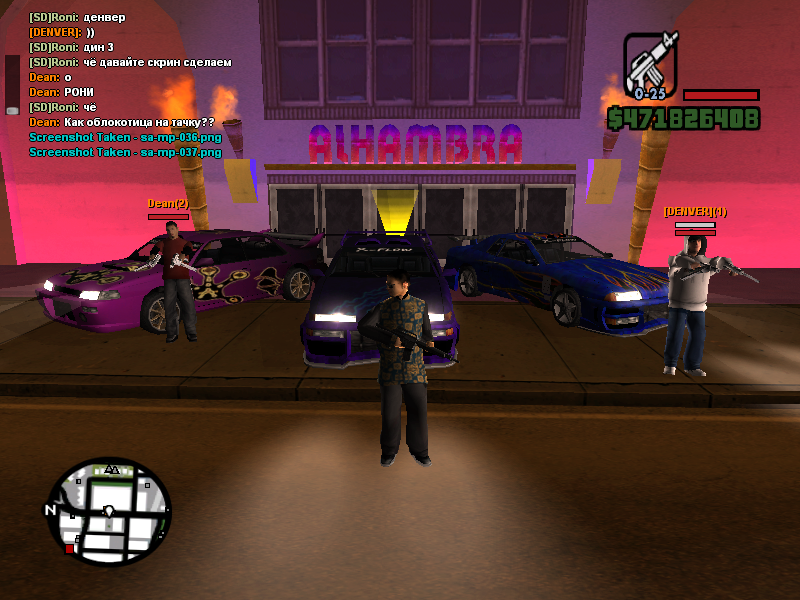Click the assault rifle weapon icon
This screenshot has width=800, height=600.
651,64
